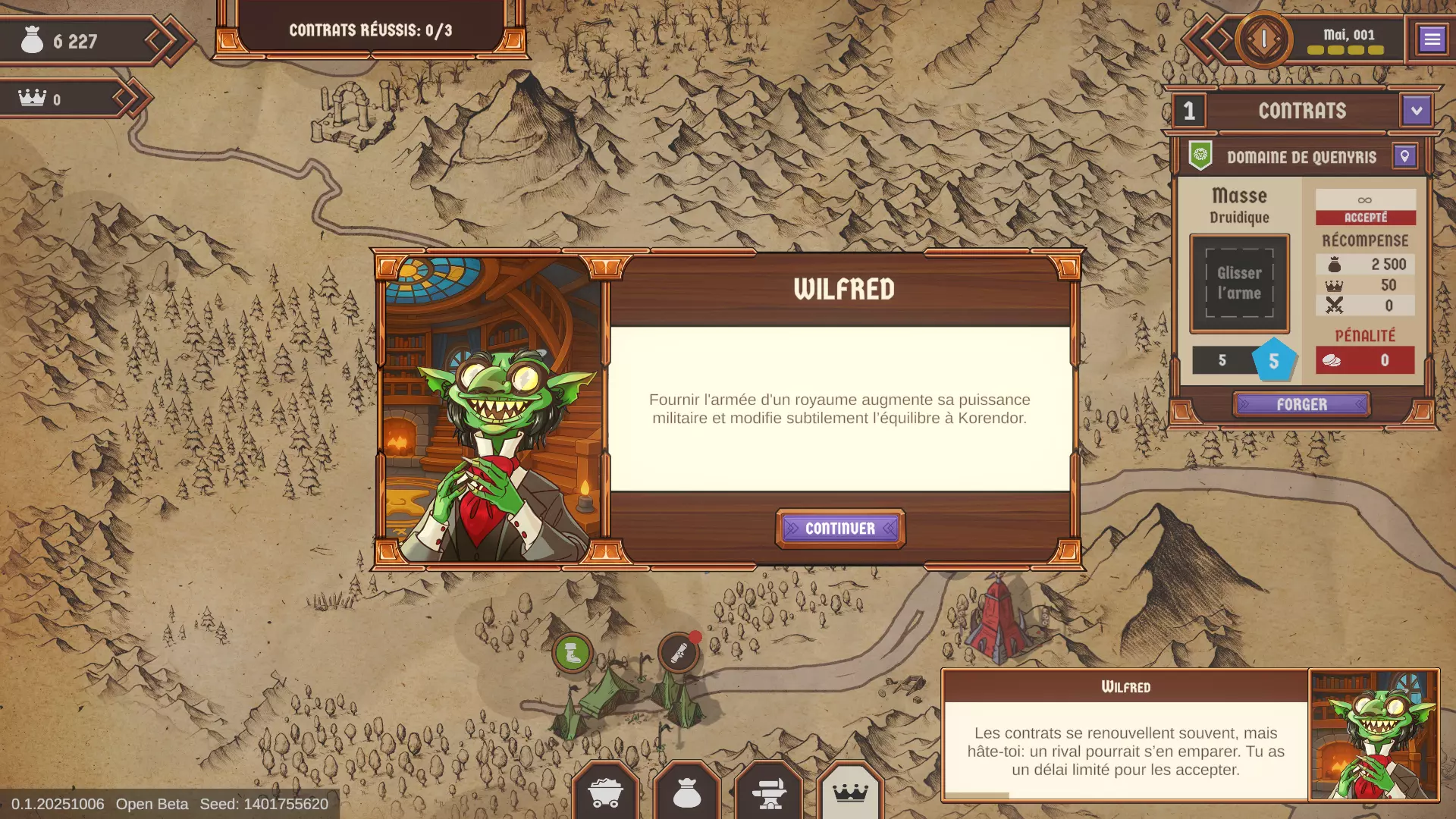The width and height of the screenshot is (1456, 819).
Task: Click the Wilfred hint portrait thumbnail
Action: coord(1373,735)
